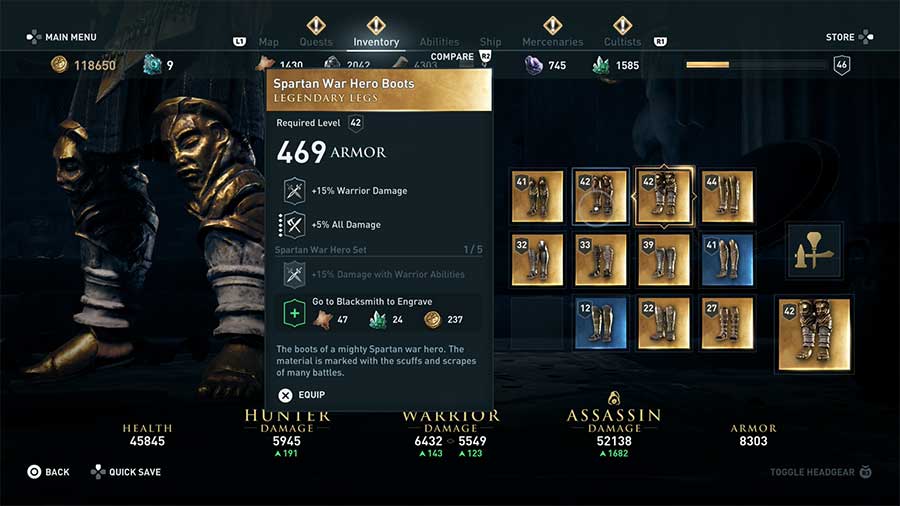Viewport: 900px width, 506px height.
Task: Open the Map tab
Action: point(268,42)
